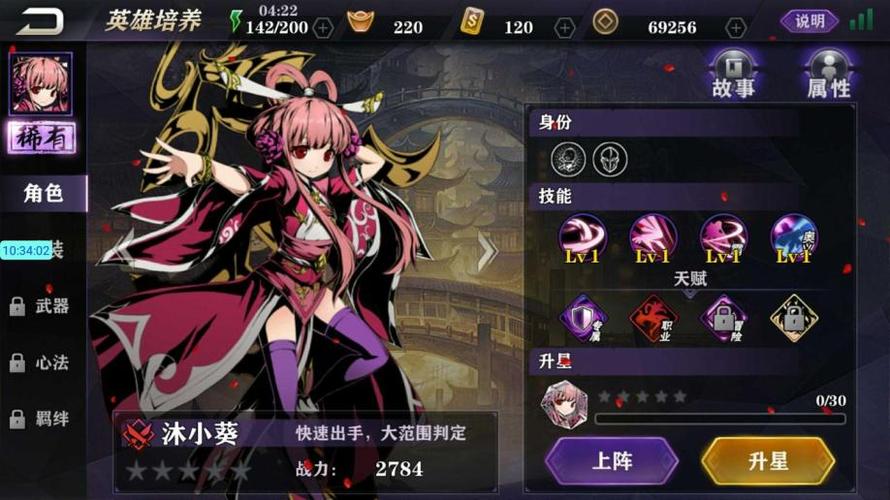
Task: Go back using the top-left return arrow
Action: click(x=39, y=21)
